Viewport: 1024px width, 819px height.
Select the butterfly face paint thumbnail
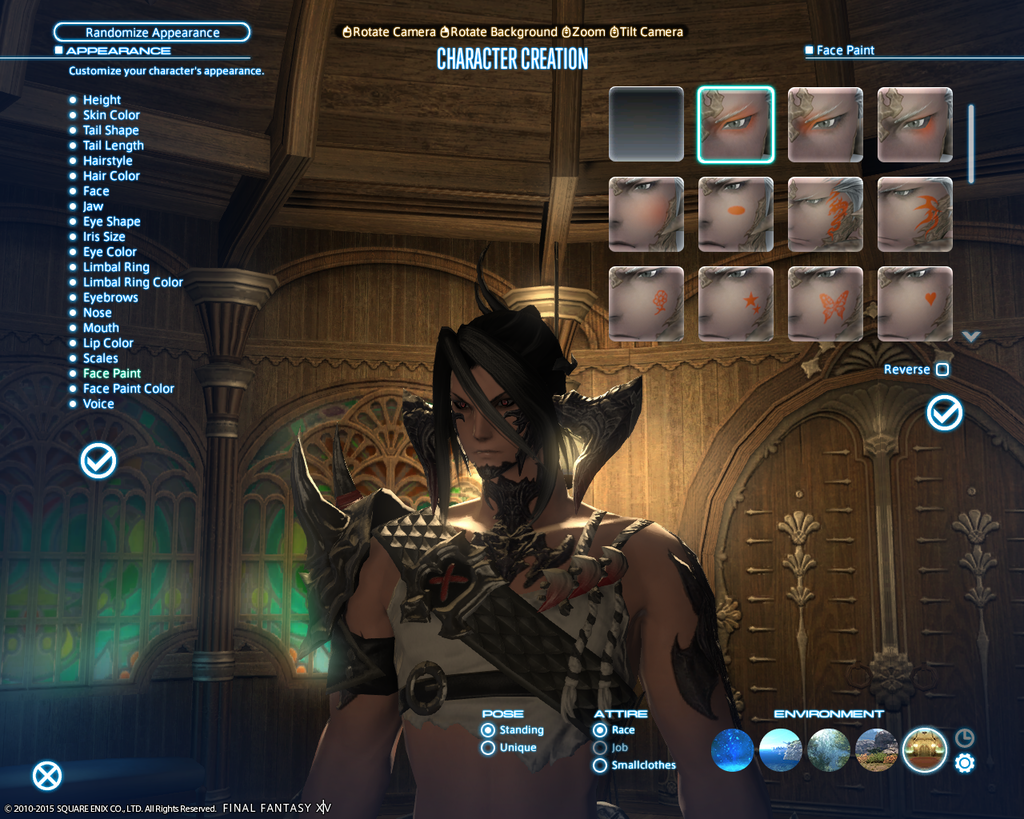pyautogui.click(x=825, y=304)
